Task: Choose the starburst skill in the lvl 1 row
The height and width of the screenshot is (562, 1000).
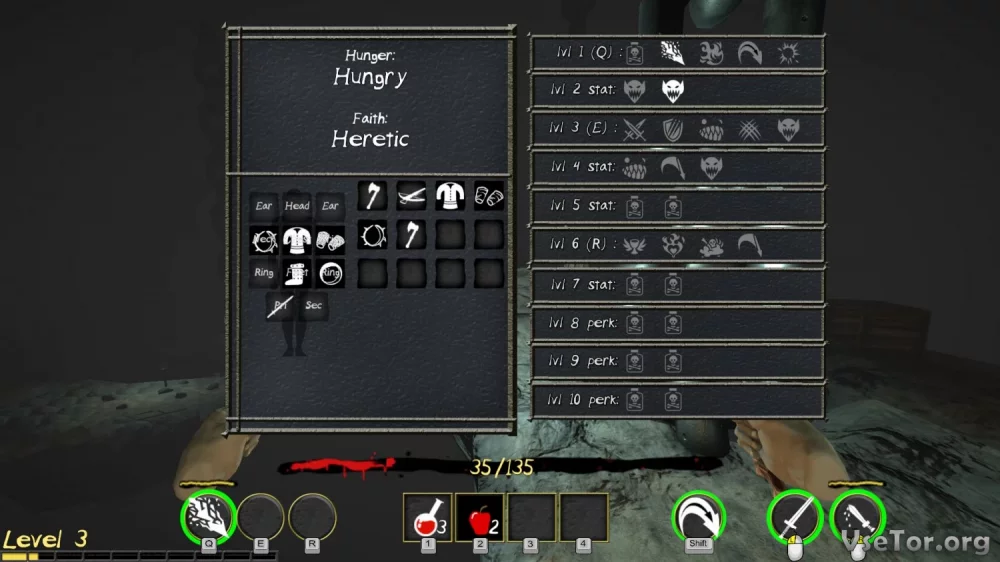Action: click(x=787, y=52)
